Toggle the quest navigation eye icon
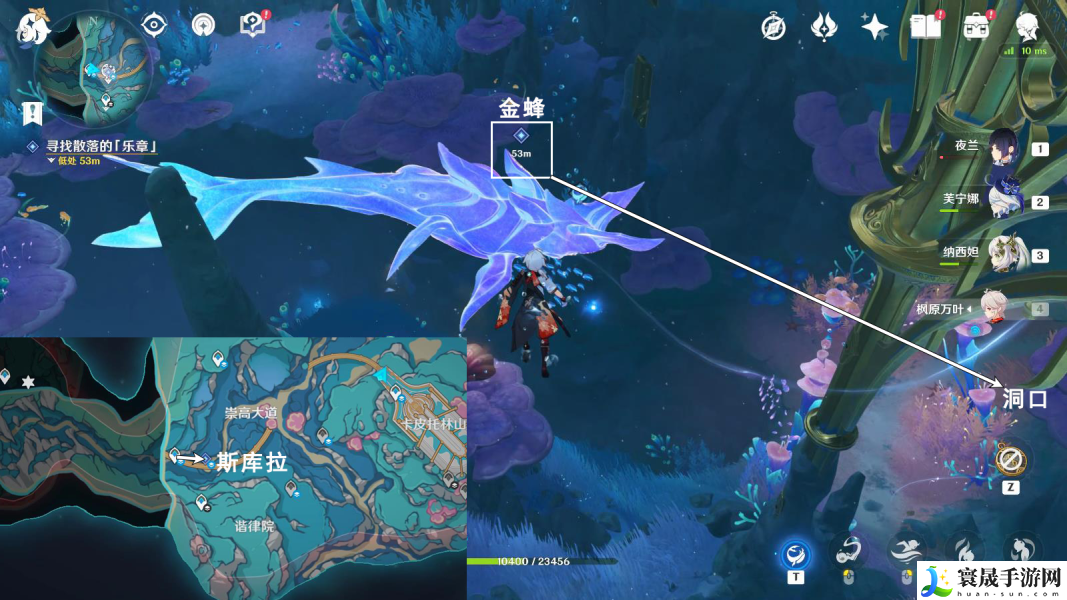The image size is (1067, 600). pyautogui.click(x=154, y=25)
